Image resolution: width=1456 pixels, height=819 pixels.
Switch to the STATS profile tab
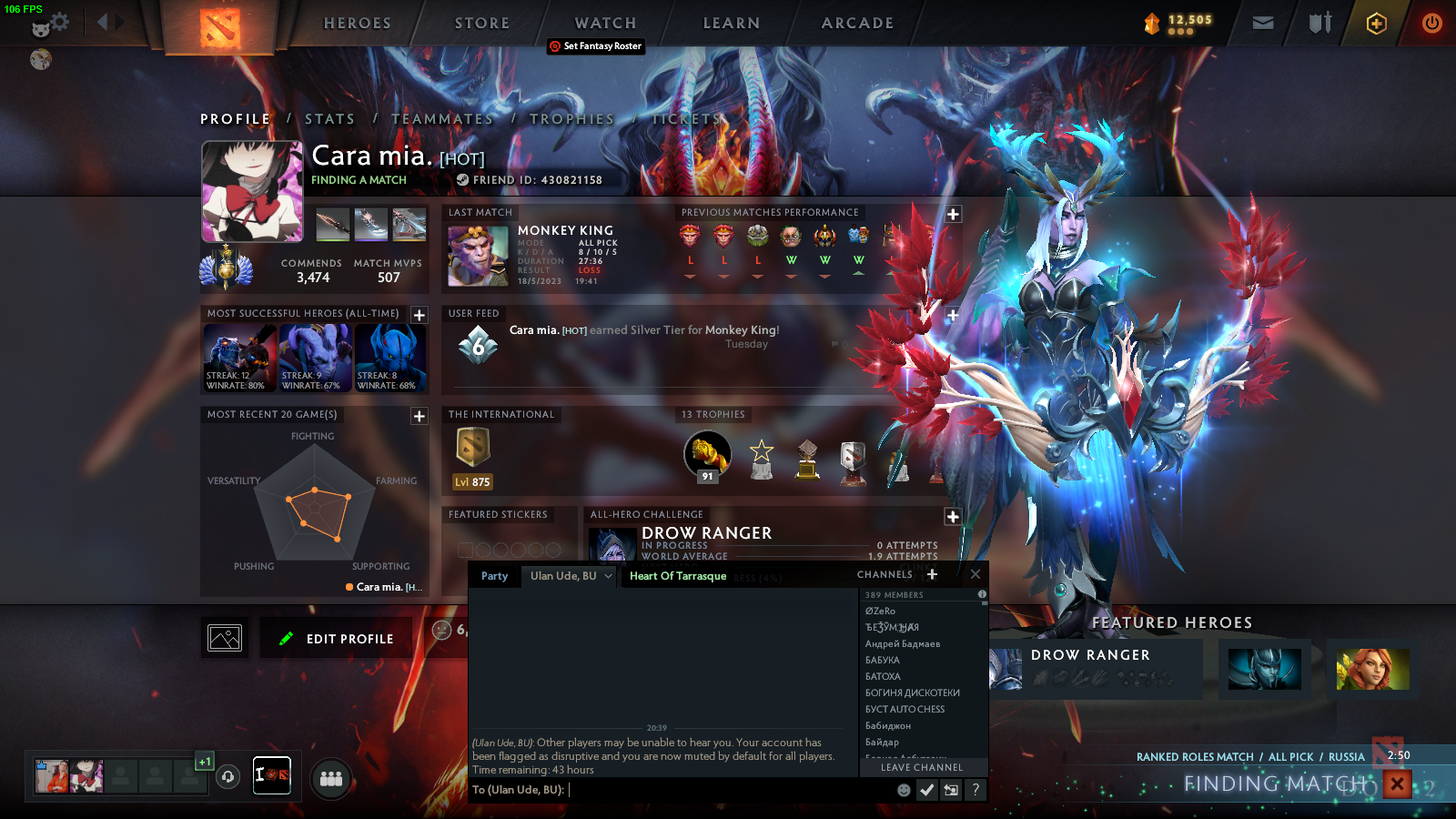pos(331,118)
